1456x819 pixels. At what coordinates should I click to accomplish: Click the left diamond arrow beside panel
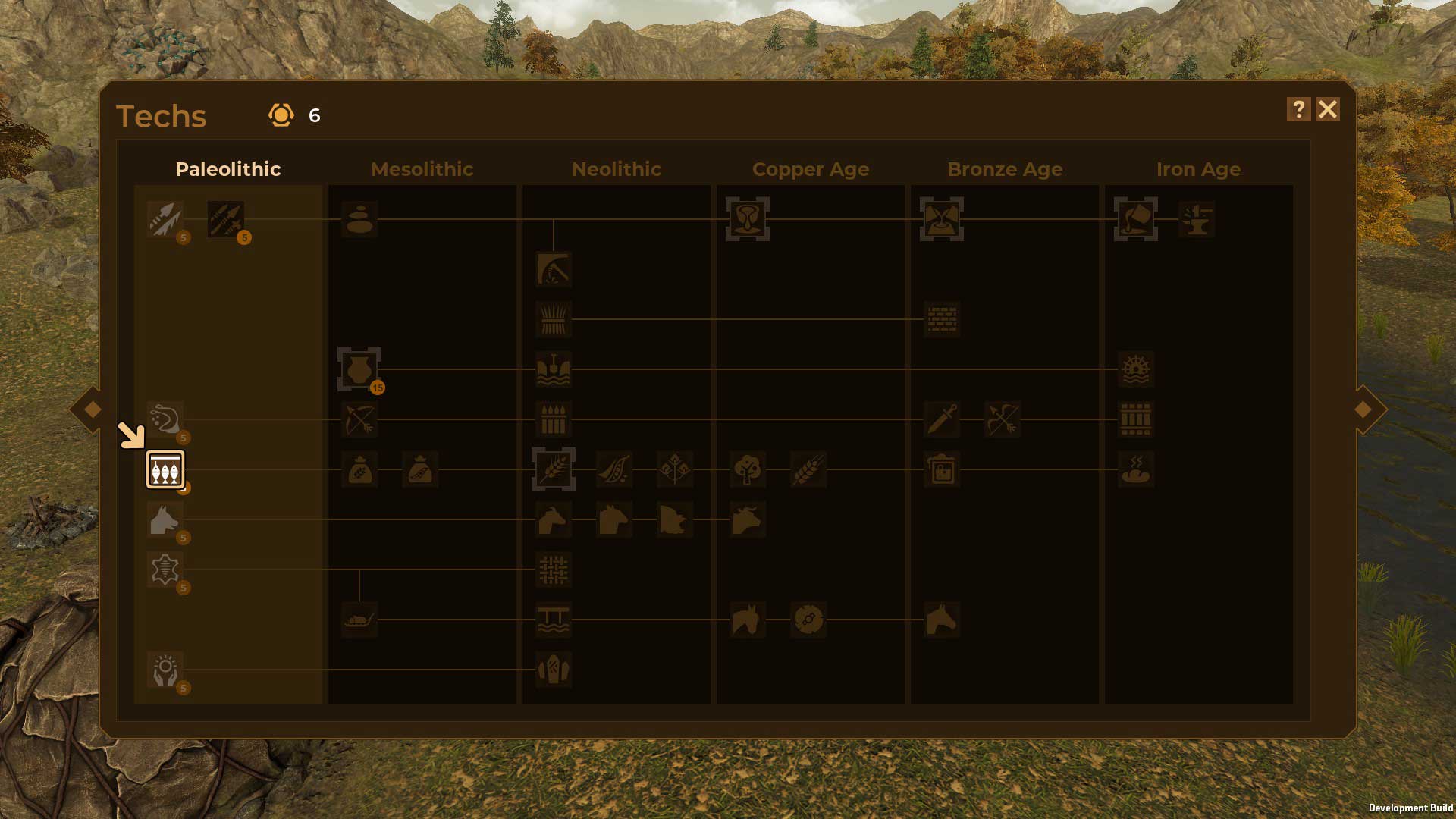(x=93, y=409)
